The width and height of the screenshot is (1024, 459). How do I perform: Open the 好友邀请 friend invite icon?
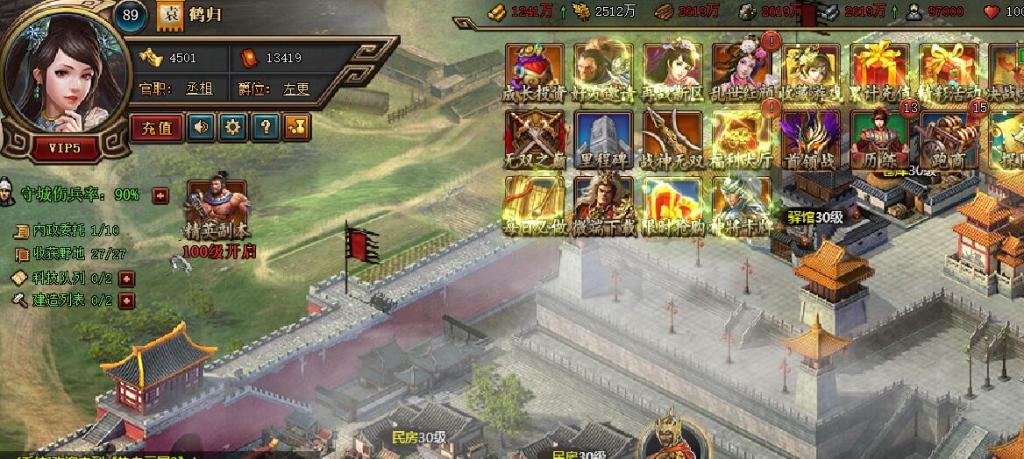tap(603, 69)
